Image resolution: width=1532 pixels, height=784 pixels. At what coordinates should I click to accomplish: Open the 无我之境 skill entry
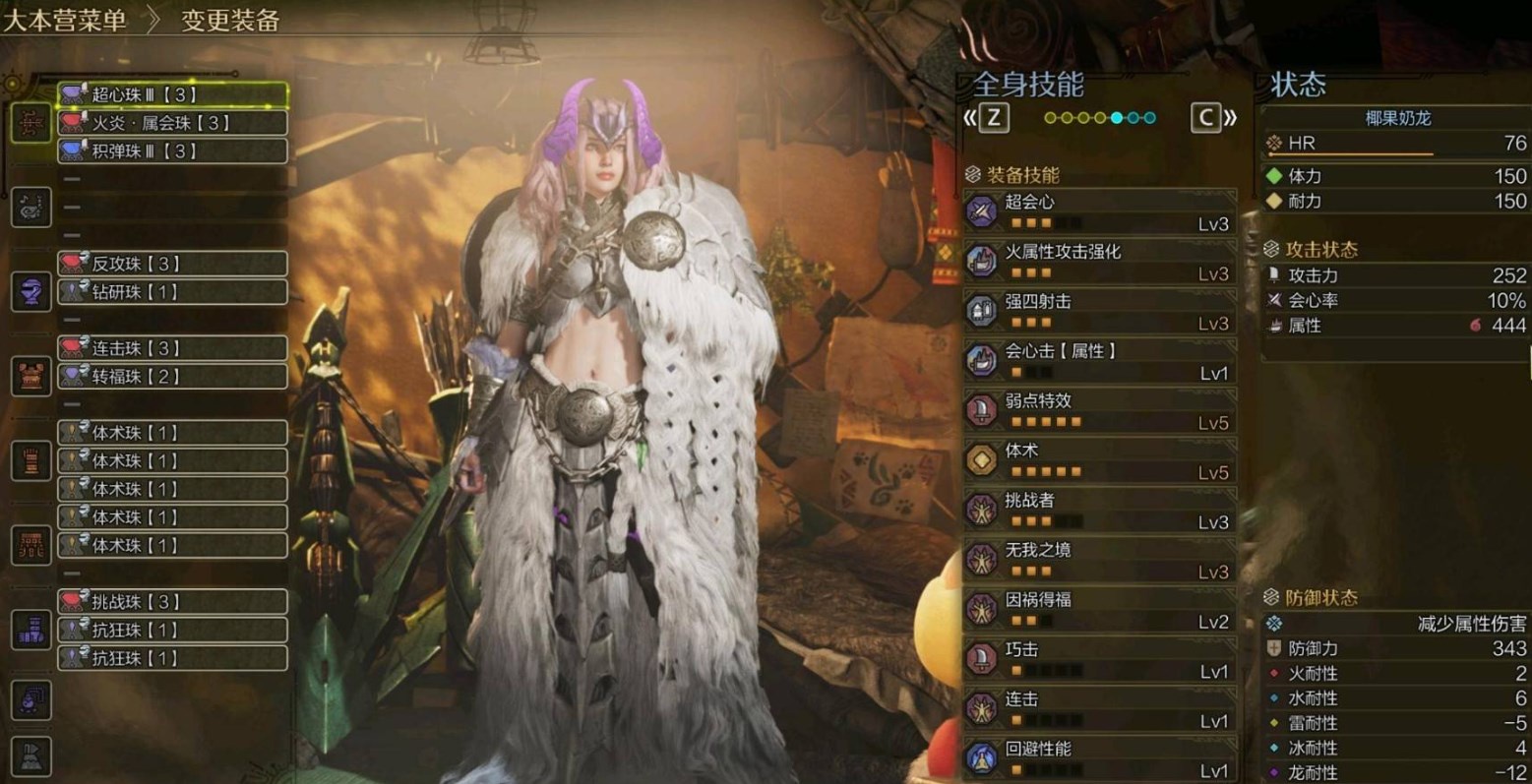pyautogui.click(x=1100, y=560)
